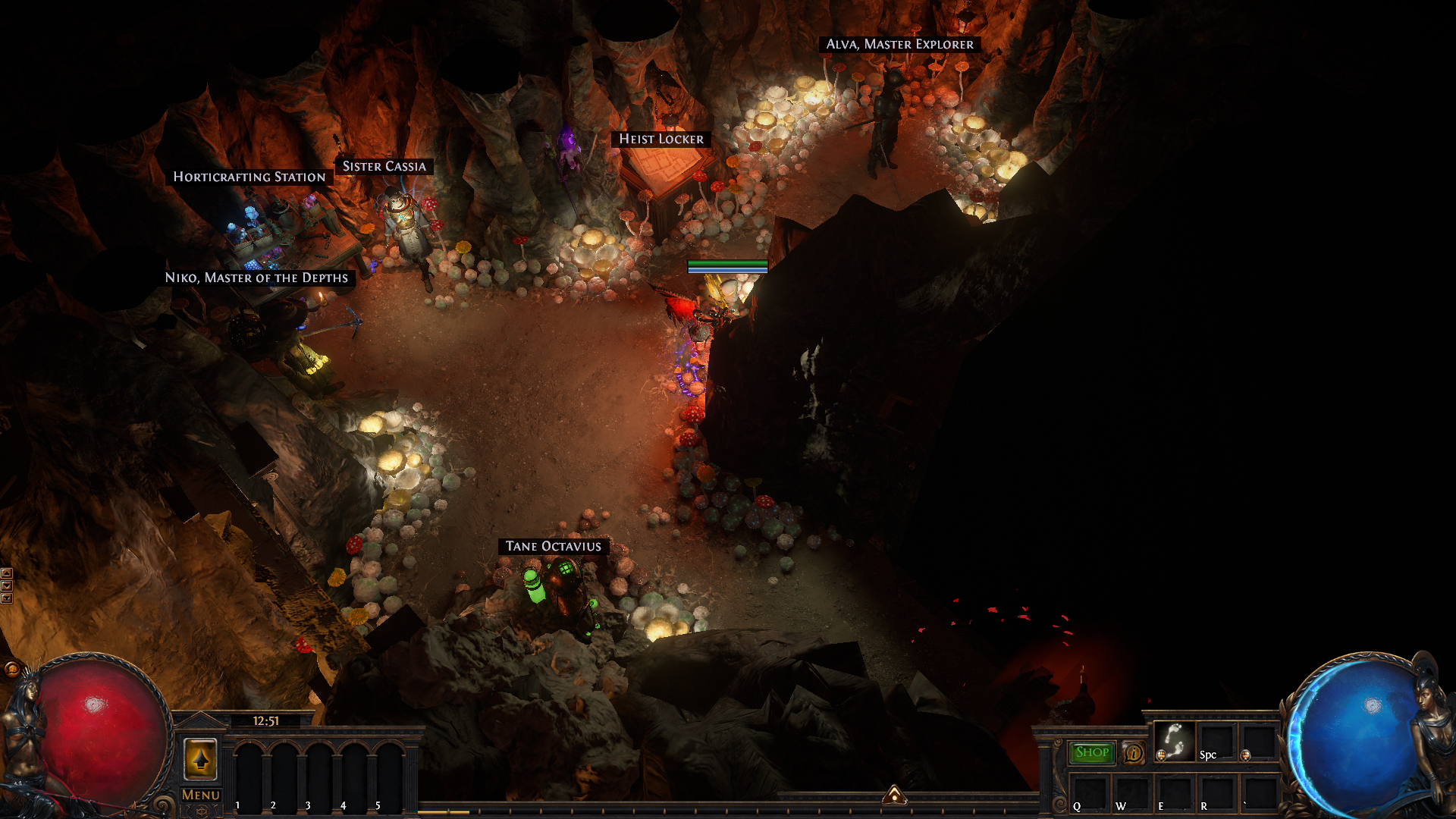This screenshot has width=1456, height=819.
Task: Click the chat scroll-up arrow button
Action: (7, 573)
